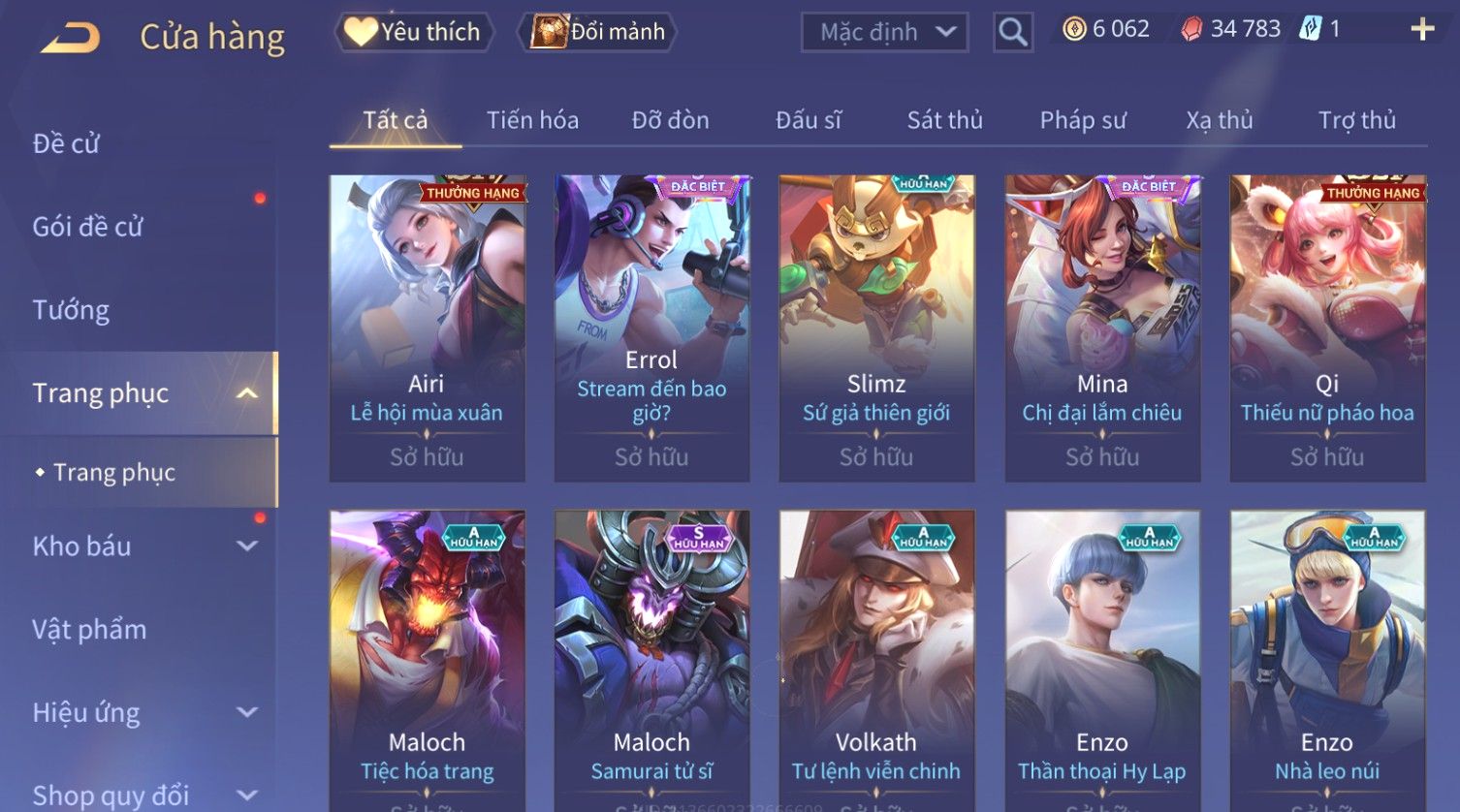This screenshot has height=812, width=1460.
Task: Add currency with the plus button
Action: [1421, 29]
